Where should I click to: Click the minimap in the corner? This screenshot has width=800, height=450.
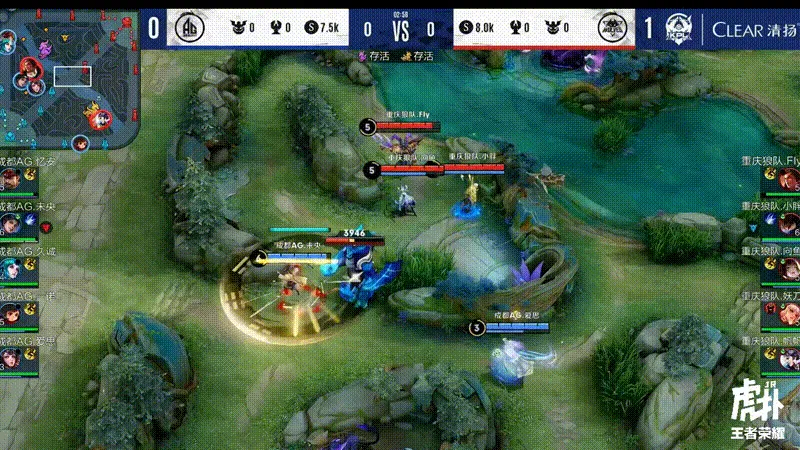[68, 77]
